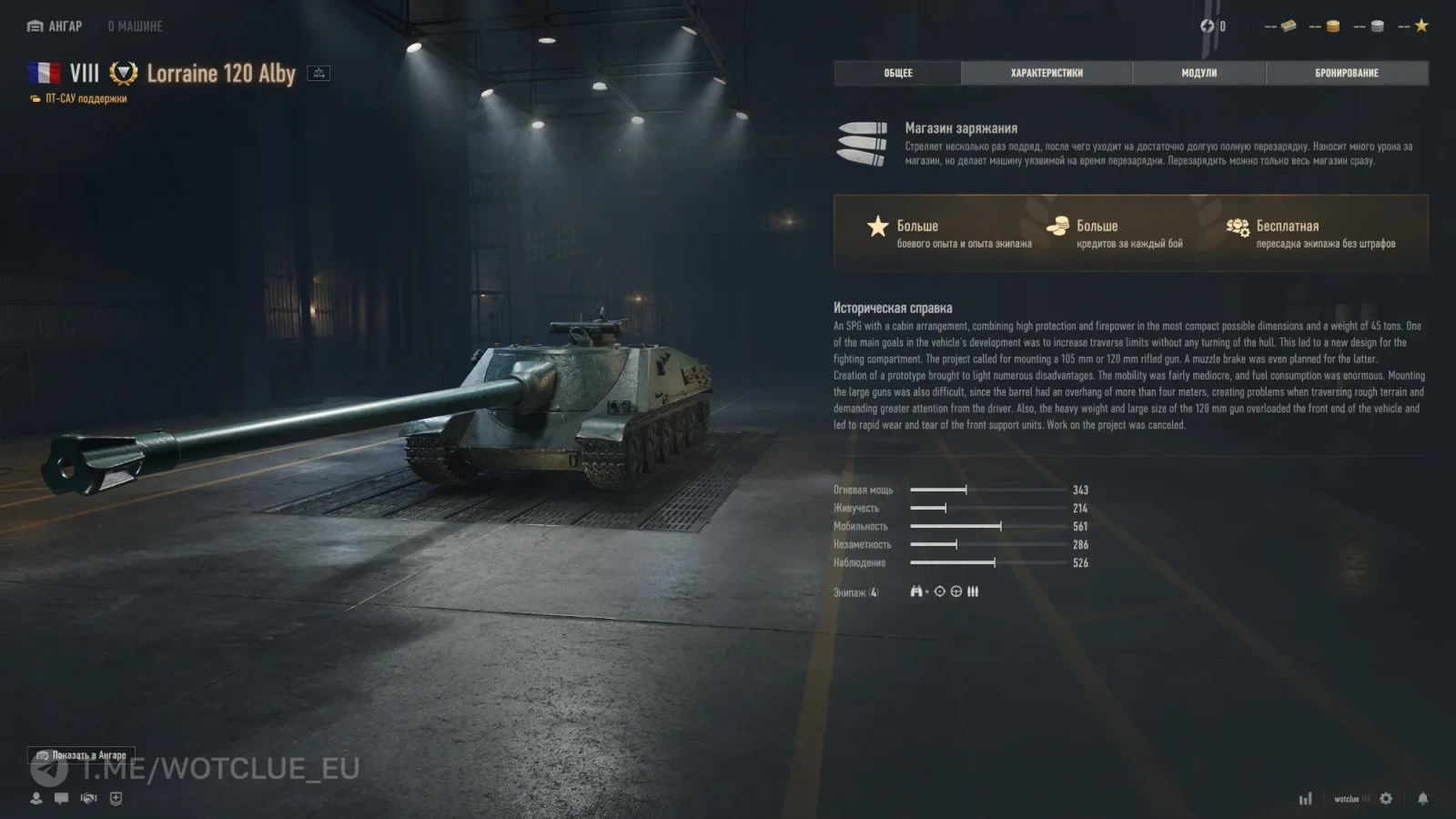Show notifications via the bell icon
This screenshot has height=819, width=1456.
[x=1422, y=798]
